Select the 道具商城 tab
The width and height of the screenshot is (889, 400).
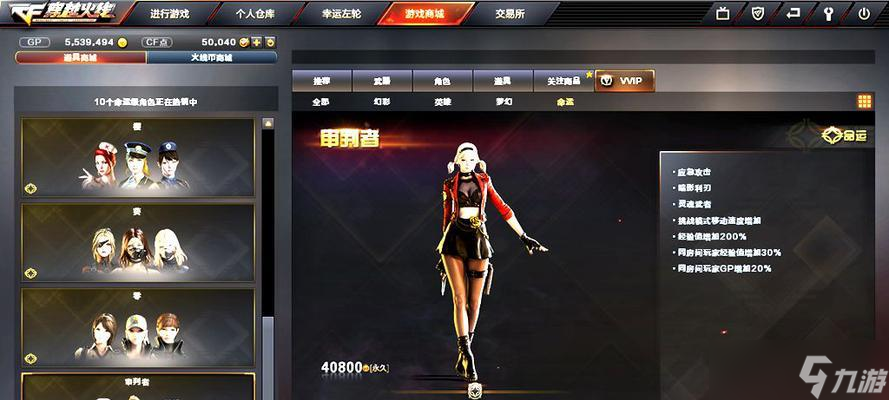[80, 57]
